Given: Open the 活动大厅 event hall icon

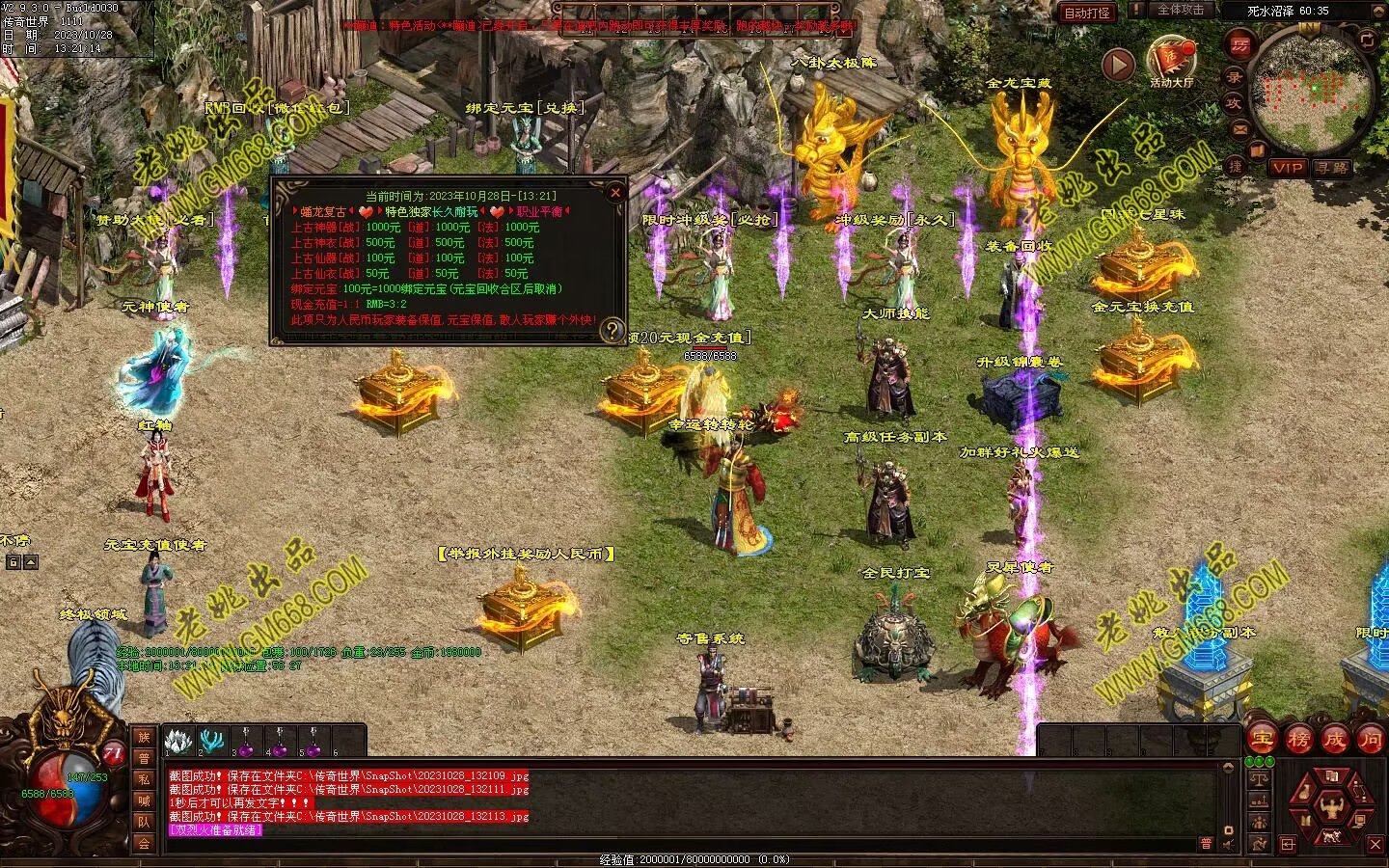Looking at the screenshot, I should tap(1171, 61).
